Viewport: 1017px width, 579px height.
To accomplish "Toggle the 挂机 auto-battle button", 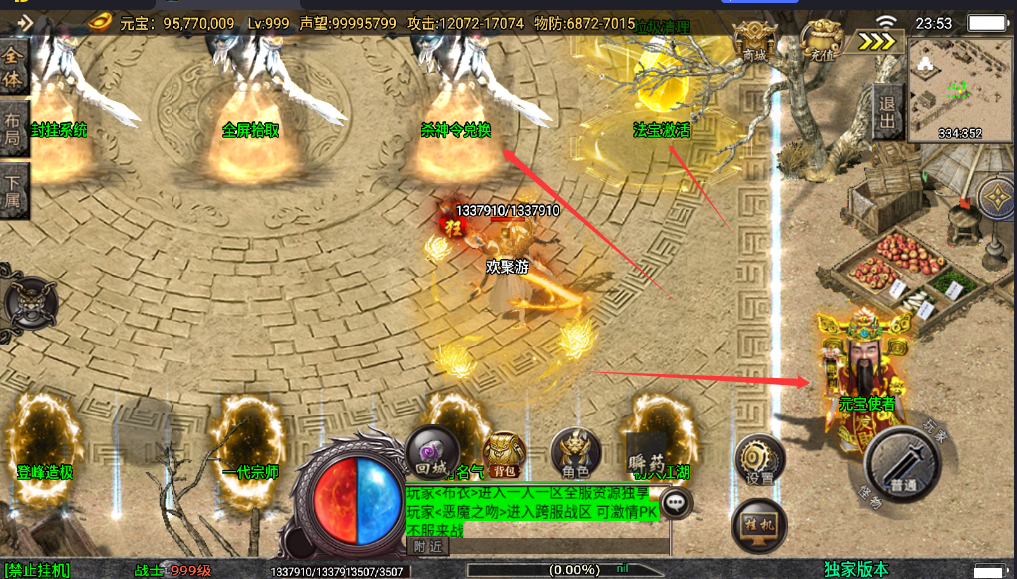I will point(759,528).
